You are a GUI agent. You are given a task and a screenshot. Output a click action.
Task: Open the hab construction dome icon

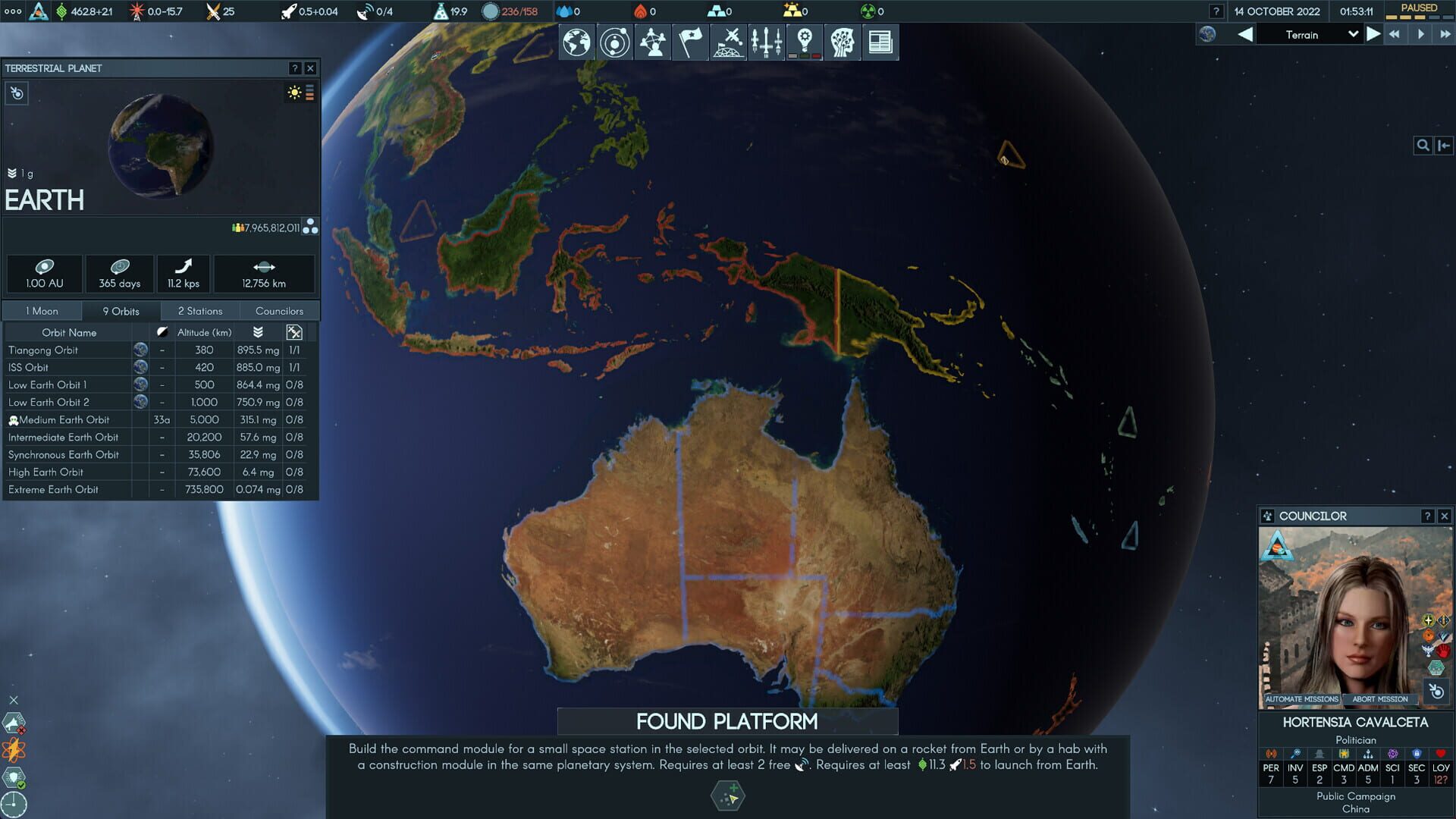[728, 42]
